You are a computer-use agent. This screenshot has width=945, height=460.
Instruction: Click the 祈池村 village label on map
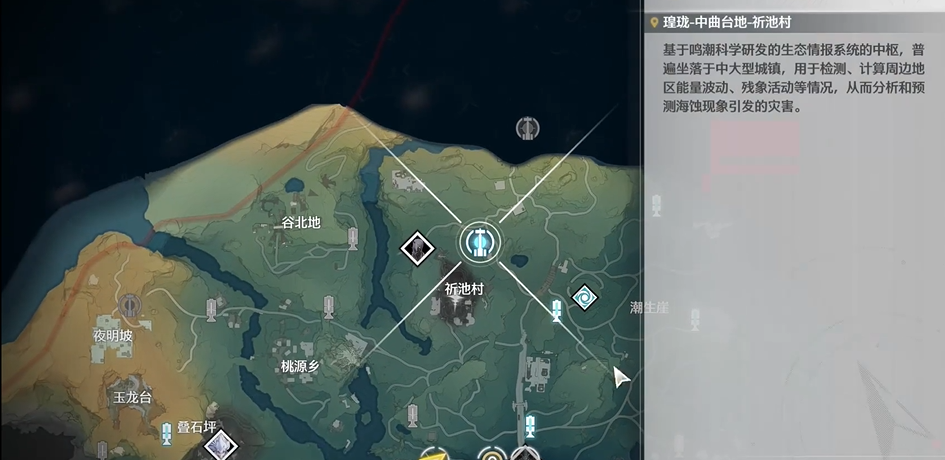click(464, 288)
